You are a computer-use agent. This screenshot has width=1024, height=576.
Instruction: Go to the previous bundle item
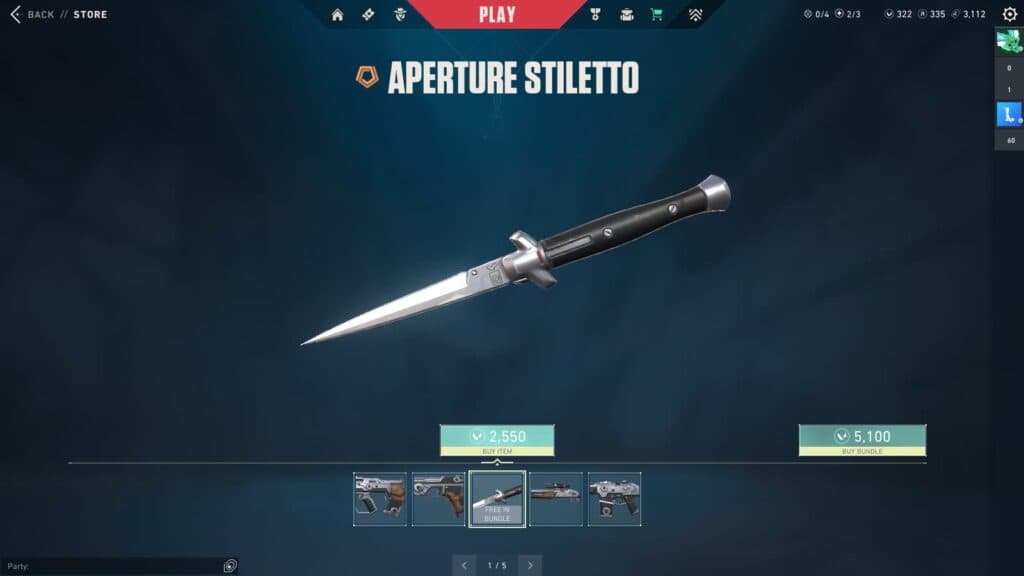point(464,565)
